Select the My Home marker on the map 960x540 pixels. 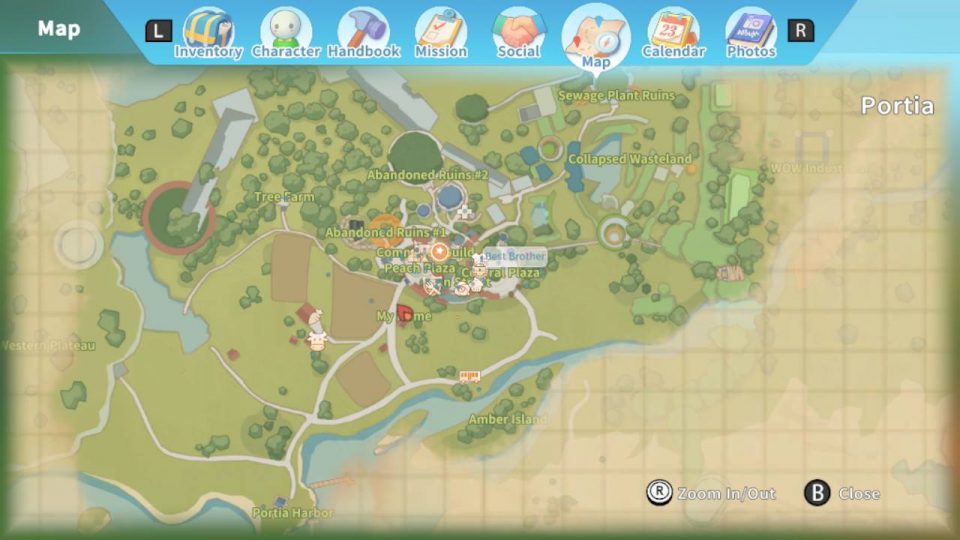(405, 315)
